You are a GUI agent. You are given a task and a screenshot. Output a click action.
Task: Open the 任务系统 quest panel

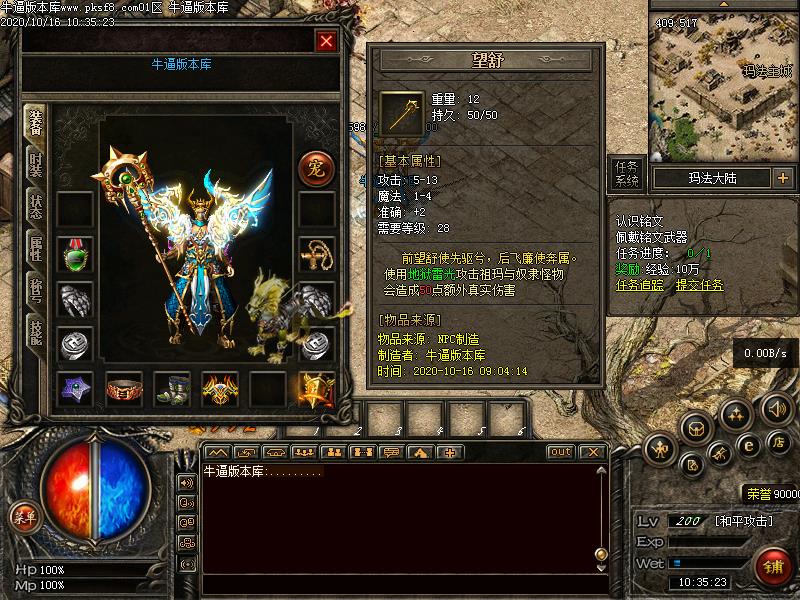click(627, 173)
